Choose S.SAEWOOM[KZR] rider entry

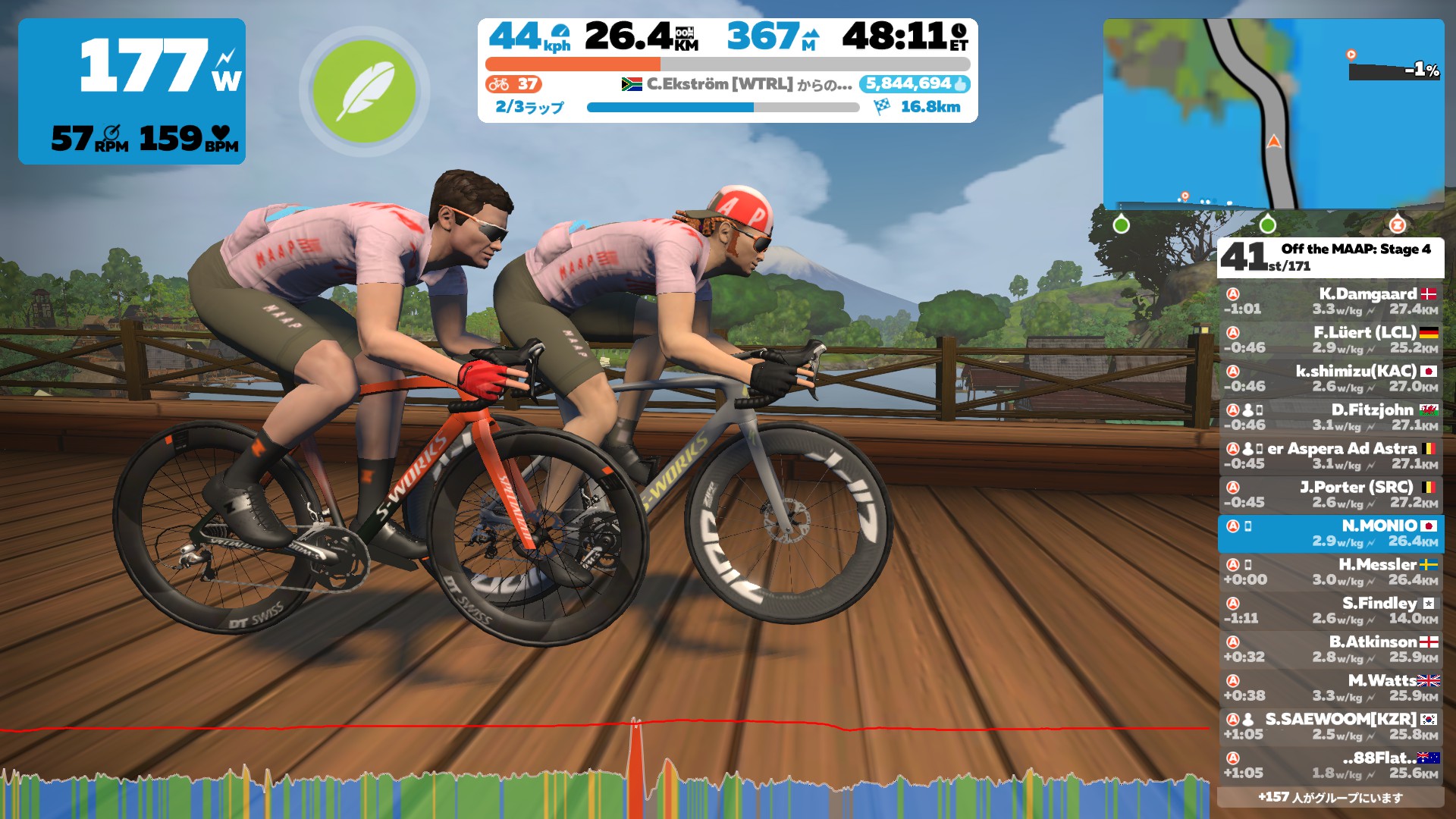[x=1331, y=726]
